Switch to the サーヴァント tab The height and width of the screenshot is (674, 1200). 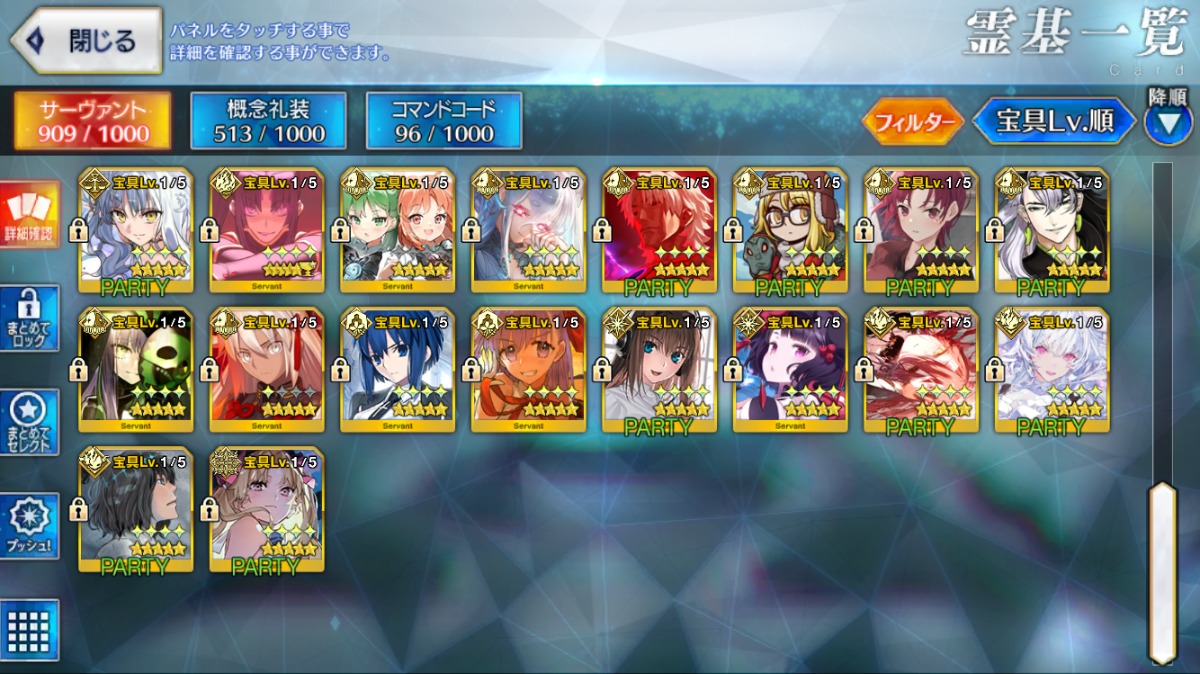pyautogui.click(x=92, y=121)
